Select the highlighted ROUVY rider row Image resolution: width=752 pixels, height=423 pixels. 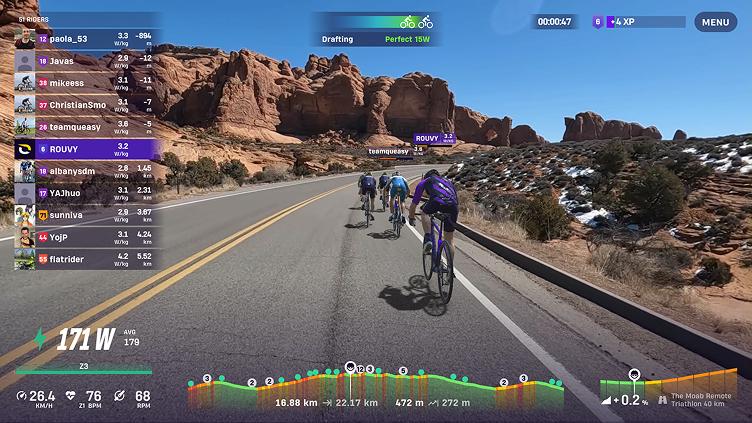coord(85,149)
